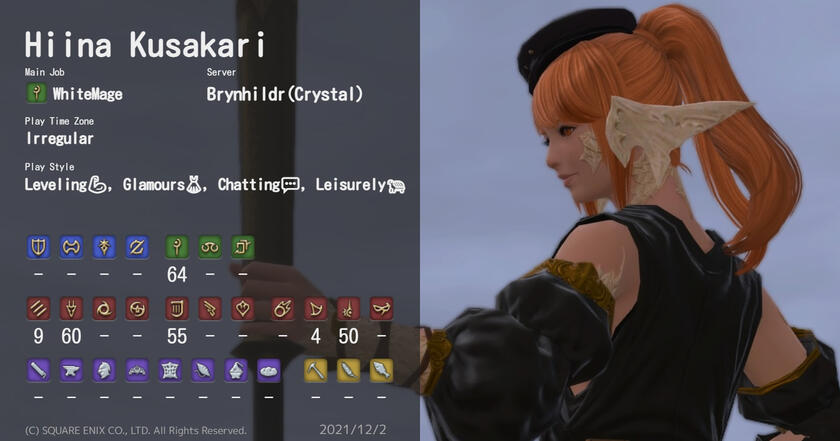
Task: Pick the Blue Mage mask icon
Action: (x=381, y=308)
